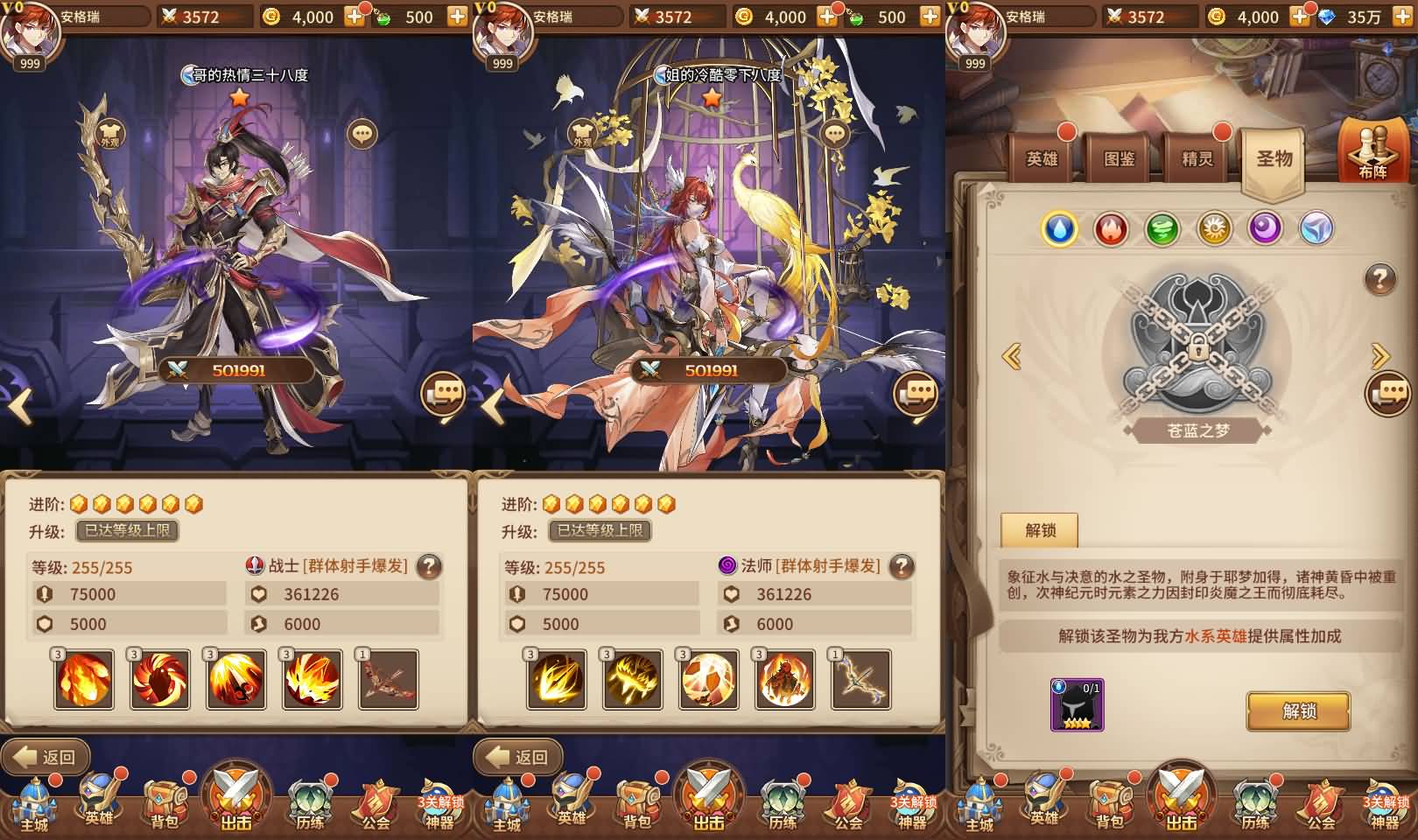1418x840 pixels.
Task: Switch to the 精灵 tab
Action: [x=1198, y=159]
